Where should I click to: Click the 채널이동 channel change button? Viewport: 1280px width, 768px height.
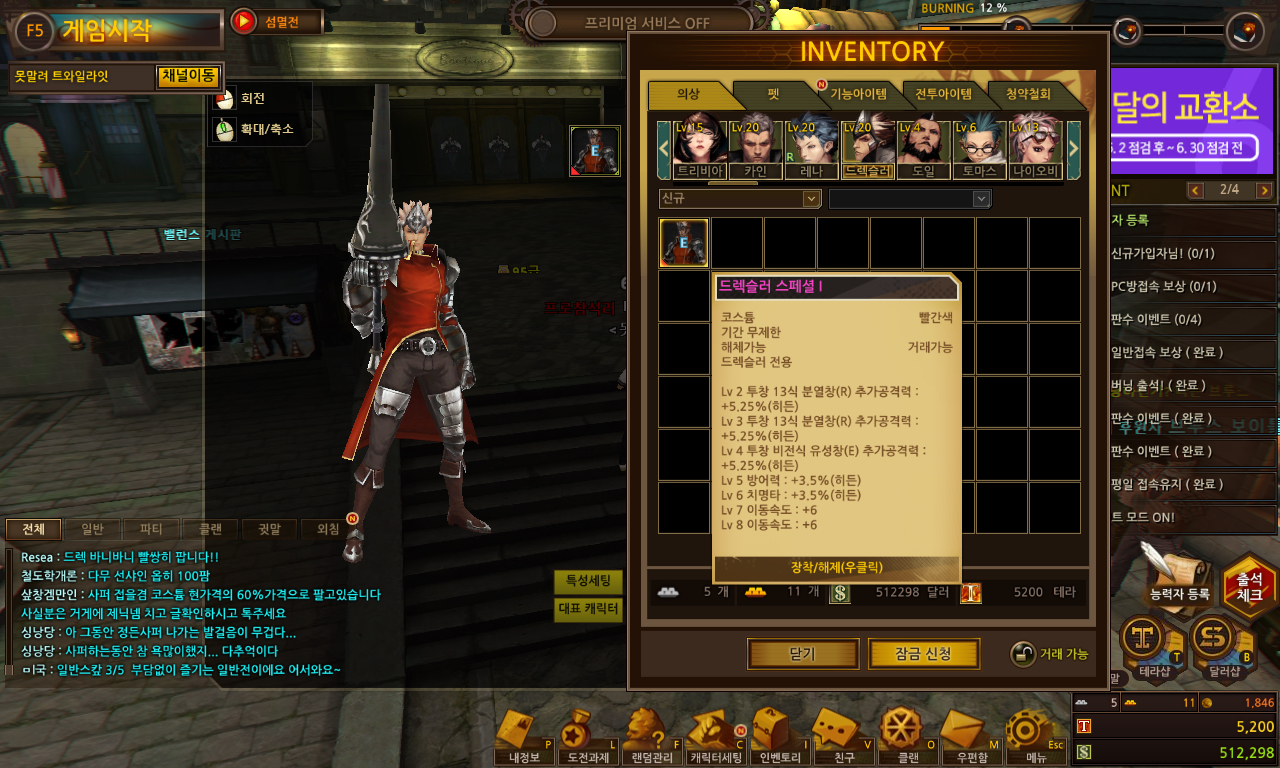[187, 76]
